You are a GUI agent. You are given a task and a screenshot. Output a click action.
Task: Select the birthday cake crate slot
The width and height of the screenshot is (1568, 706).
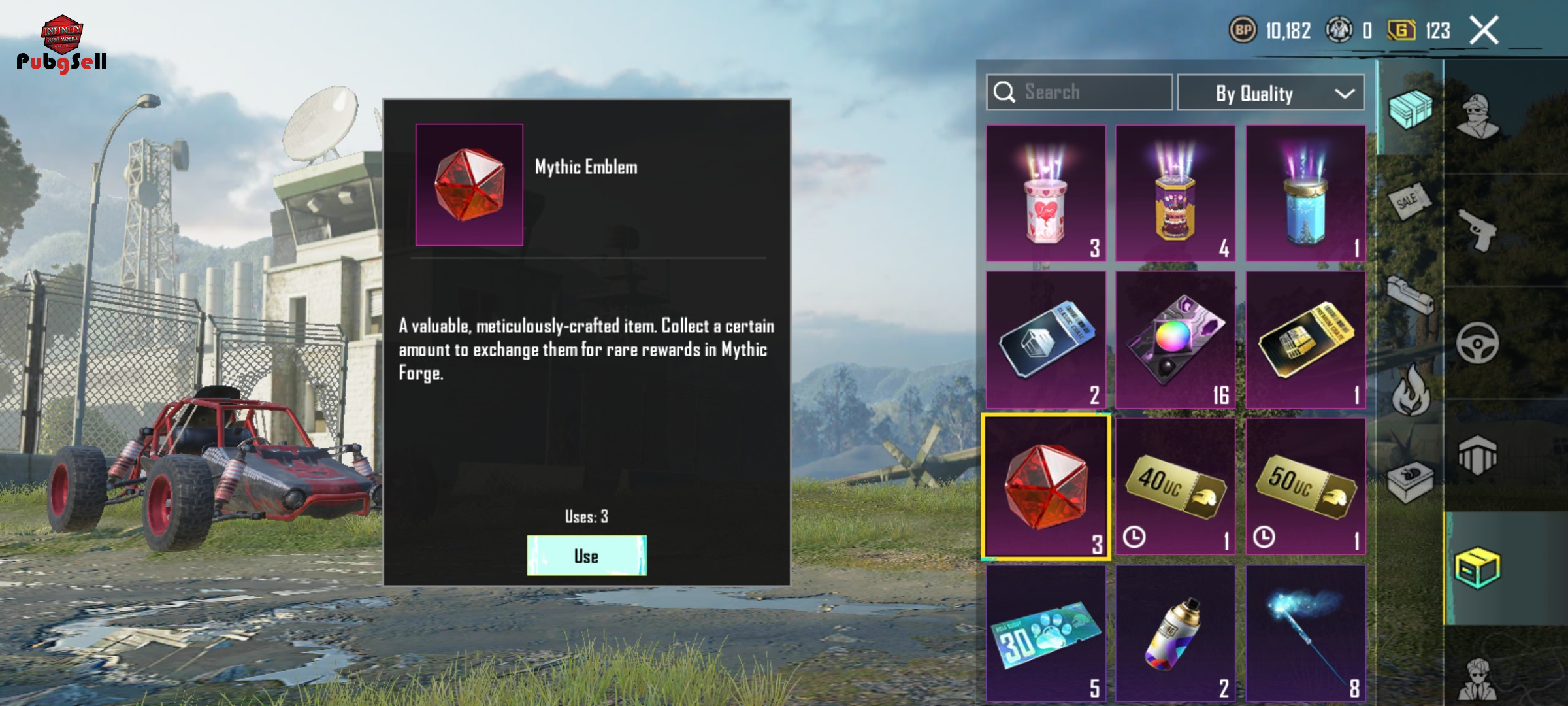pyautogui.click(x=1175, y=193)
